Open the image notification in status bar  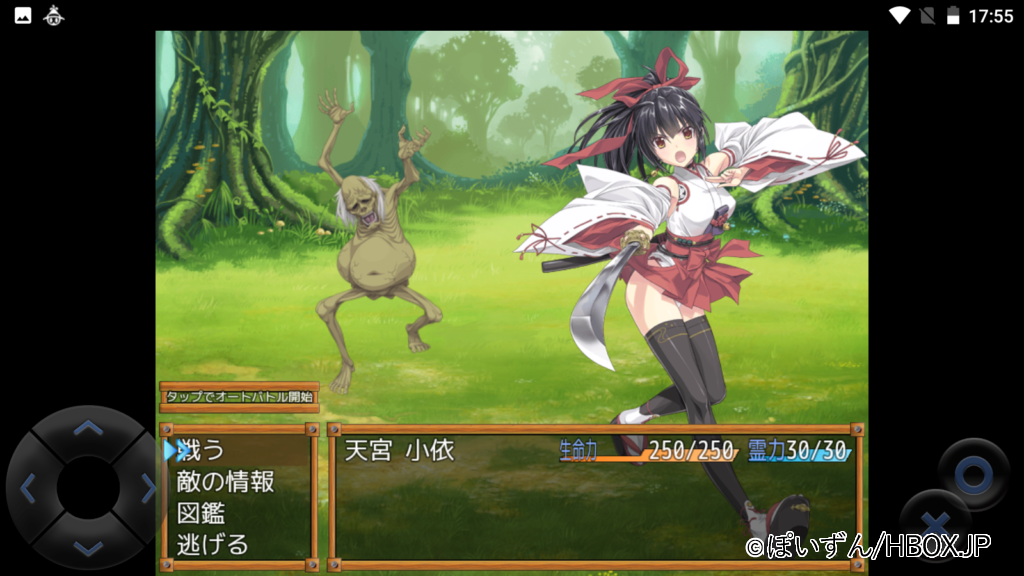[x=22, y=16]
